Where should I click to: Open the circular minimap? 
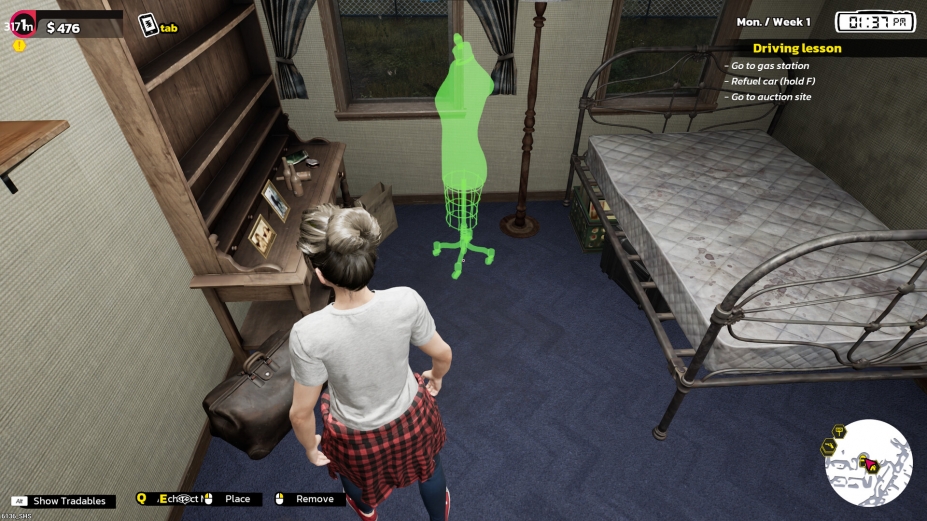868,463
